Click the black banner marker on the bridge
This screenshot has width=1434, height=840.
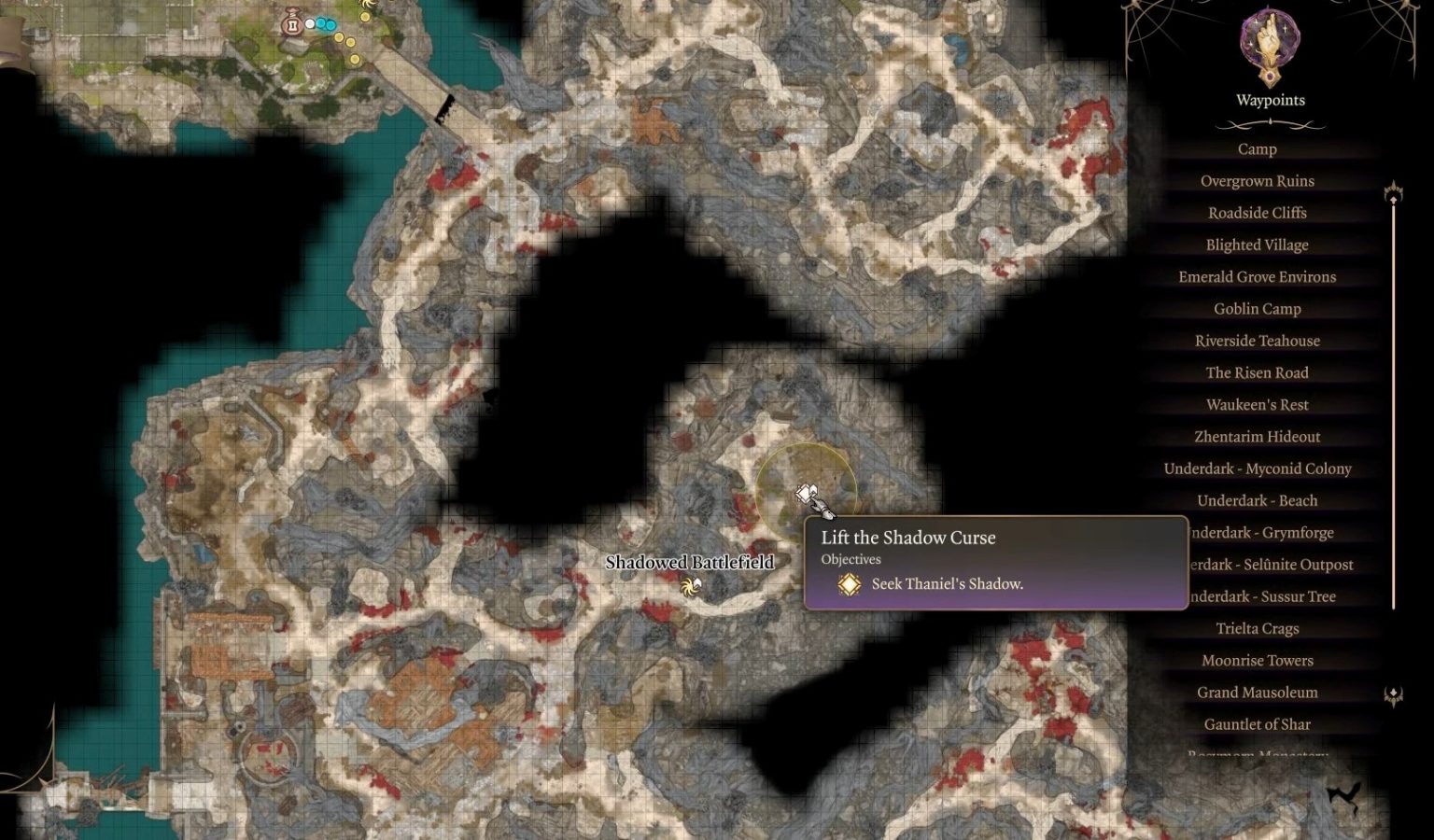(x=446, y=106)
